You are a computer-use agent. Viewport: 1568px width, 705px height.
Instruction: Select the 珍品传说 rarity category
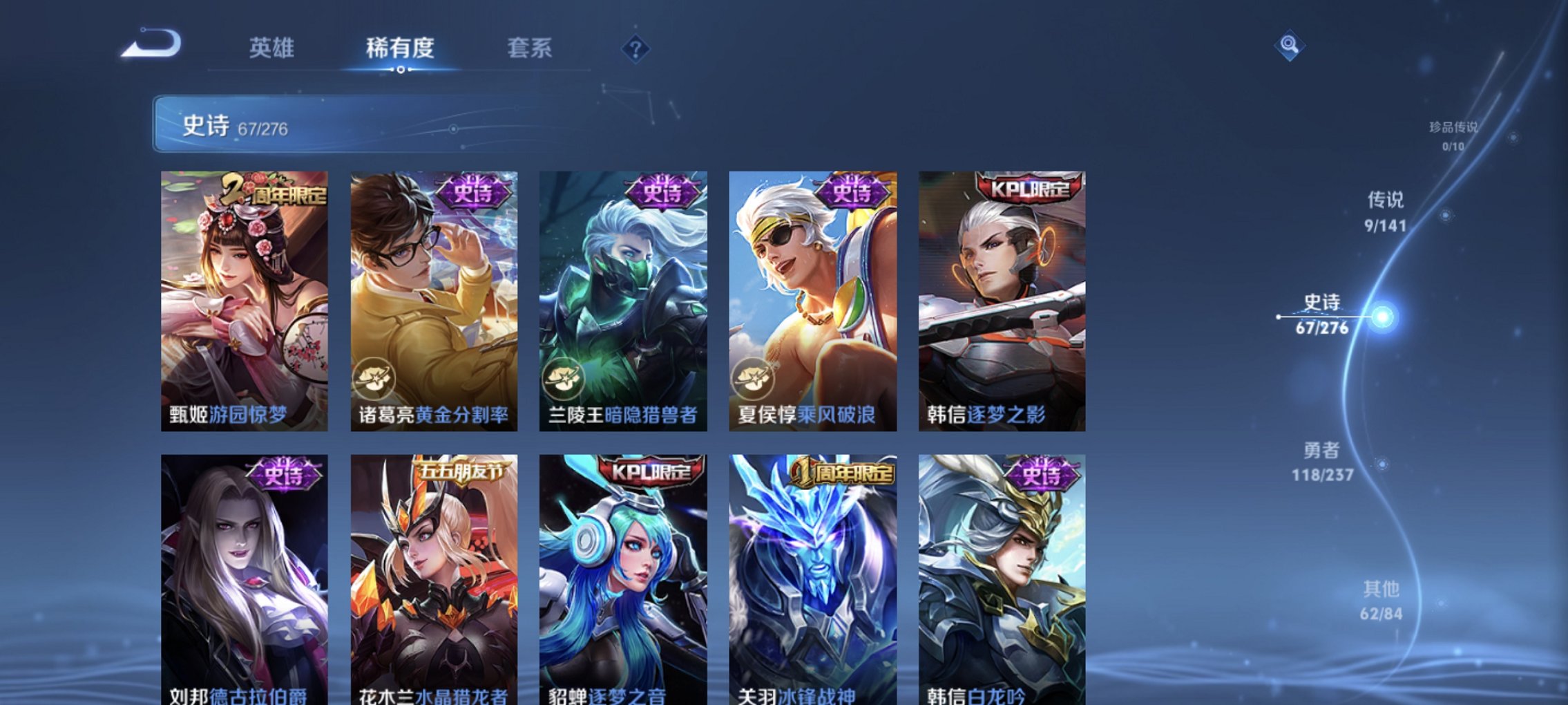(x=1453, y=135)
